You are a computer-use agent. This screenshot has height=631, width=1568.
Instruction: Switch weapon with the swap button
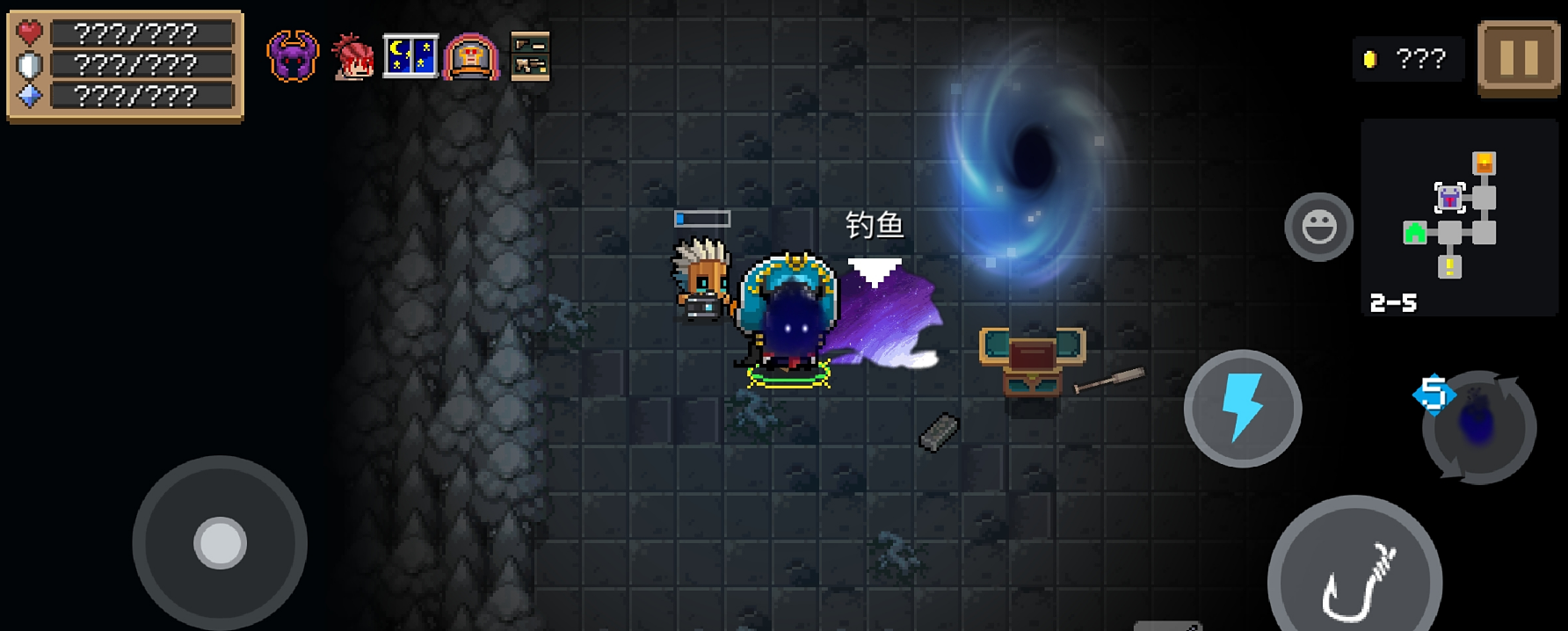coord(1479,427)
